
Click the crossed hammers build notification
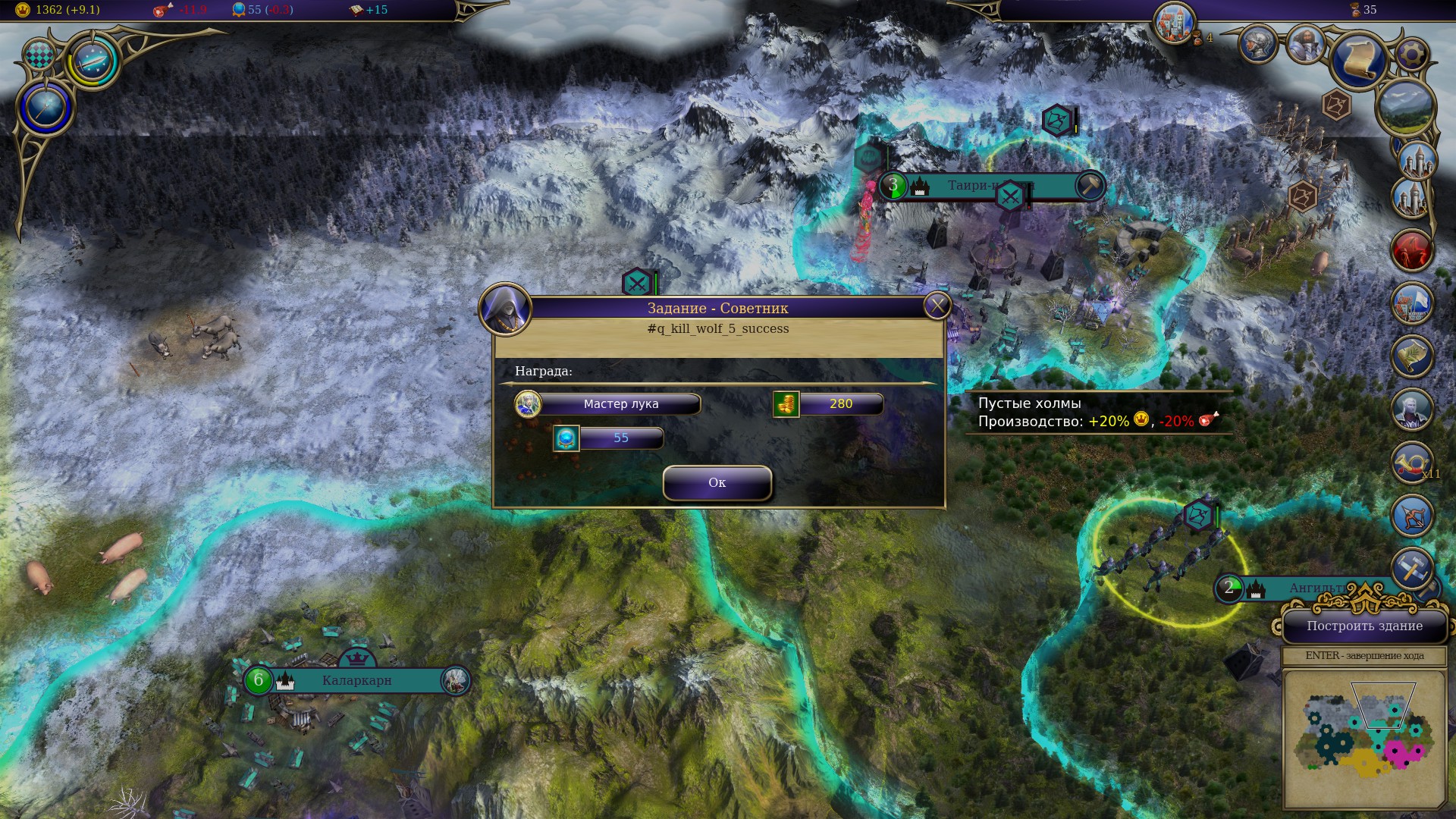coord(1411,569)
